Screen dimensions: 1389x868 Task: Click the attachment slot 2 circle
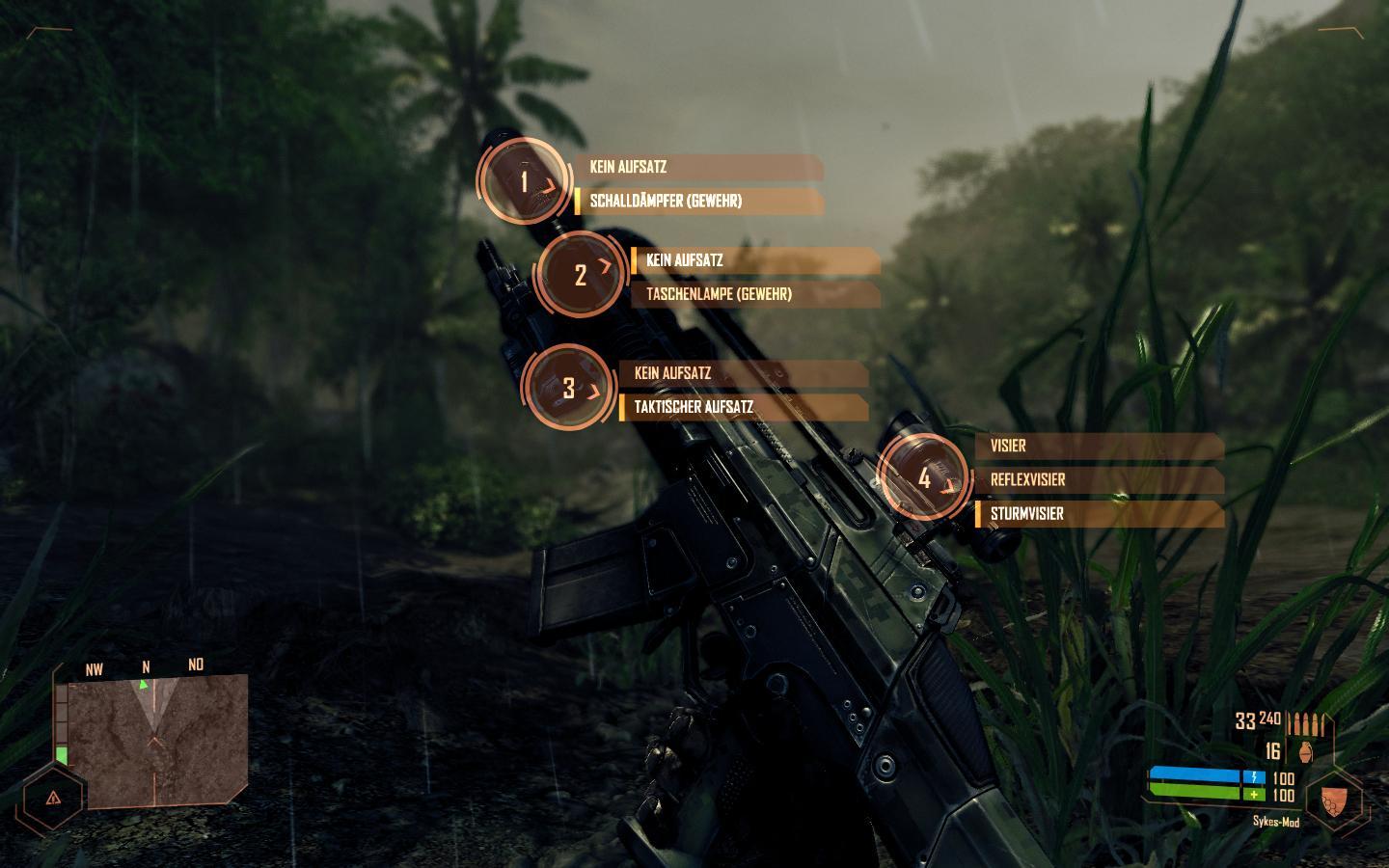pyautogui.click(x=581, y=275)
